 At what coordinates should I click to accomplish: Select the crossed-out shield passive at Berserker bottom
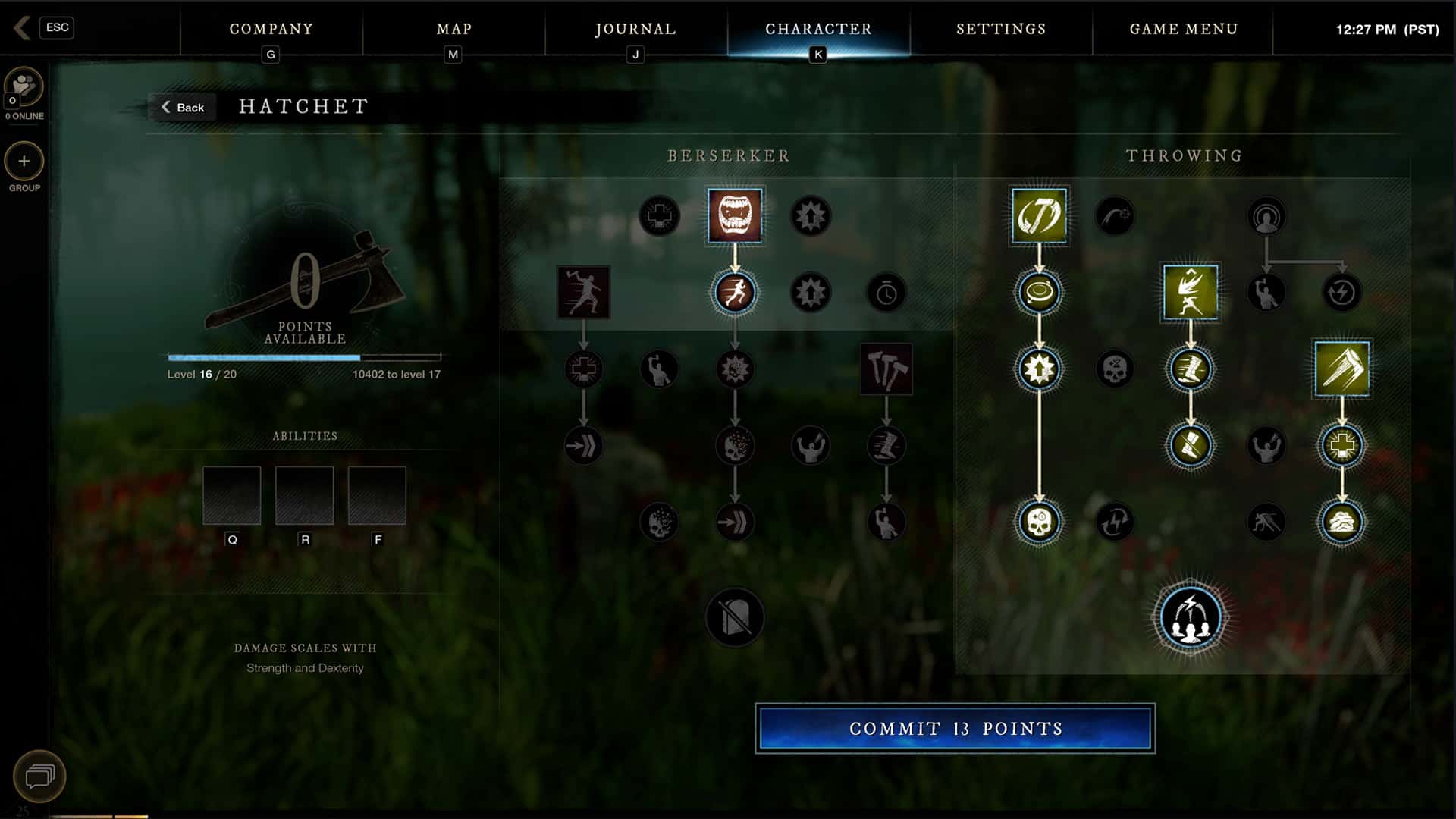pyautogui.click(x=735, y=617)
